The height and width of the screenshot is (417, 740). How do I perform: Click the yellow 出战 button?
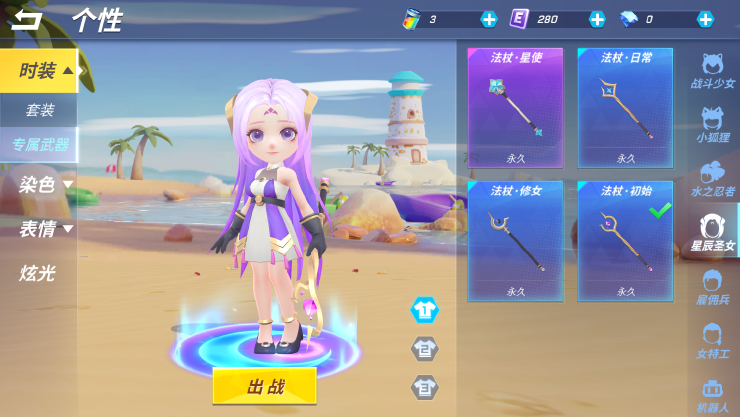click(264, 386)
